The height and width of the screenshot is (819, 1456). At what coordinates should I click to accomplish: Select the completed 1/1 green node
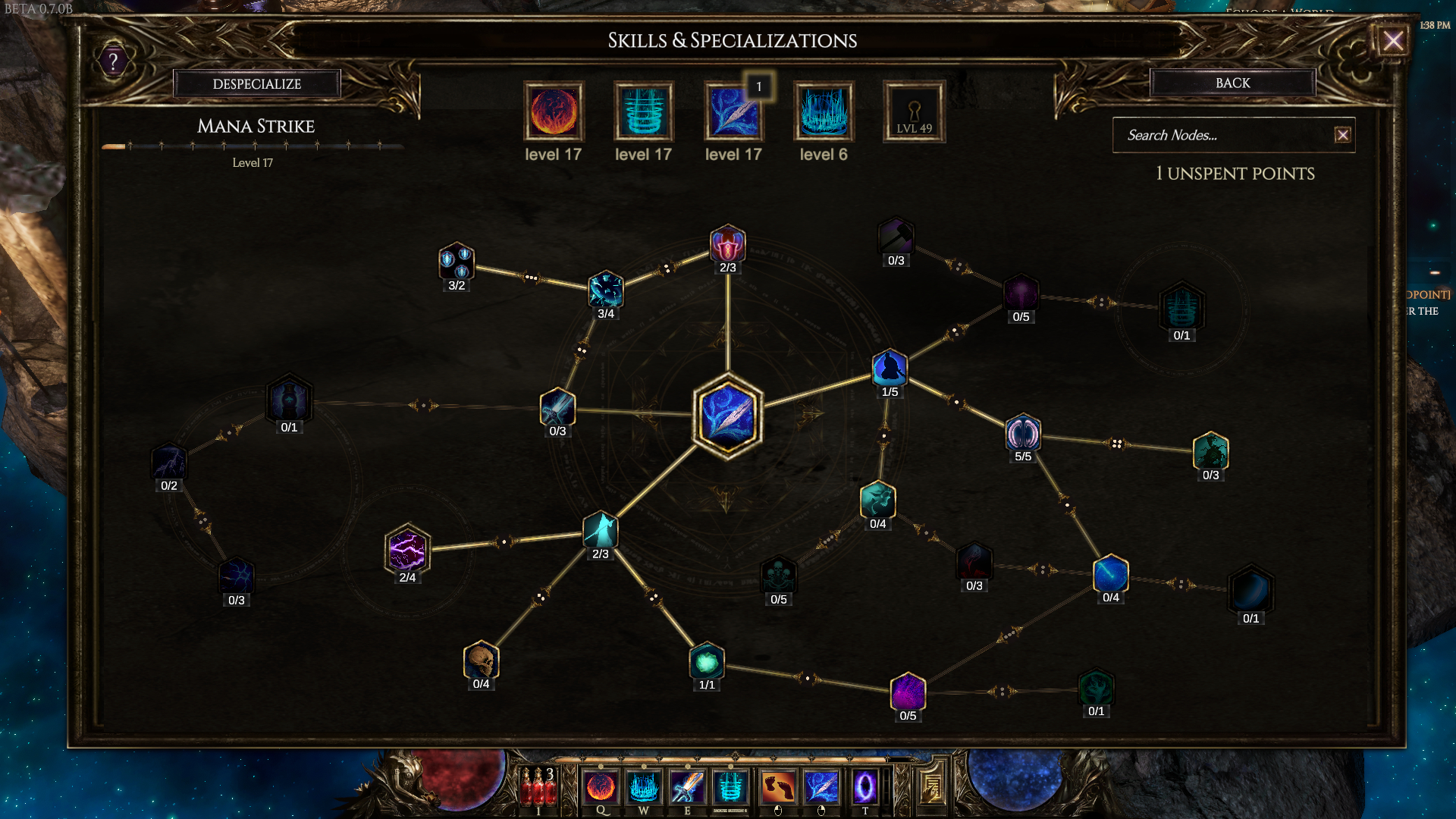tap(706, 661)
